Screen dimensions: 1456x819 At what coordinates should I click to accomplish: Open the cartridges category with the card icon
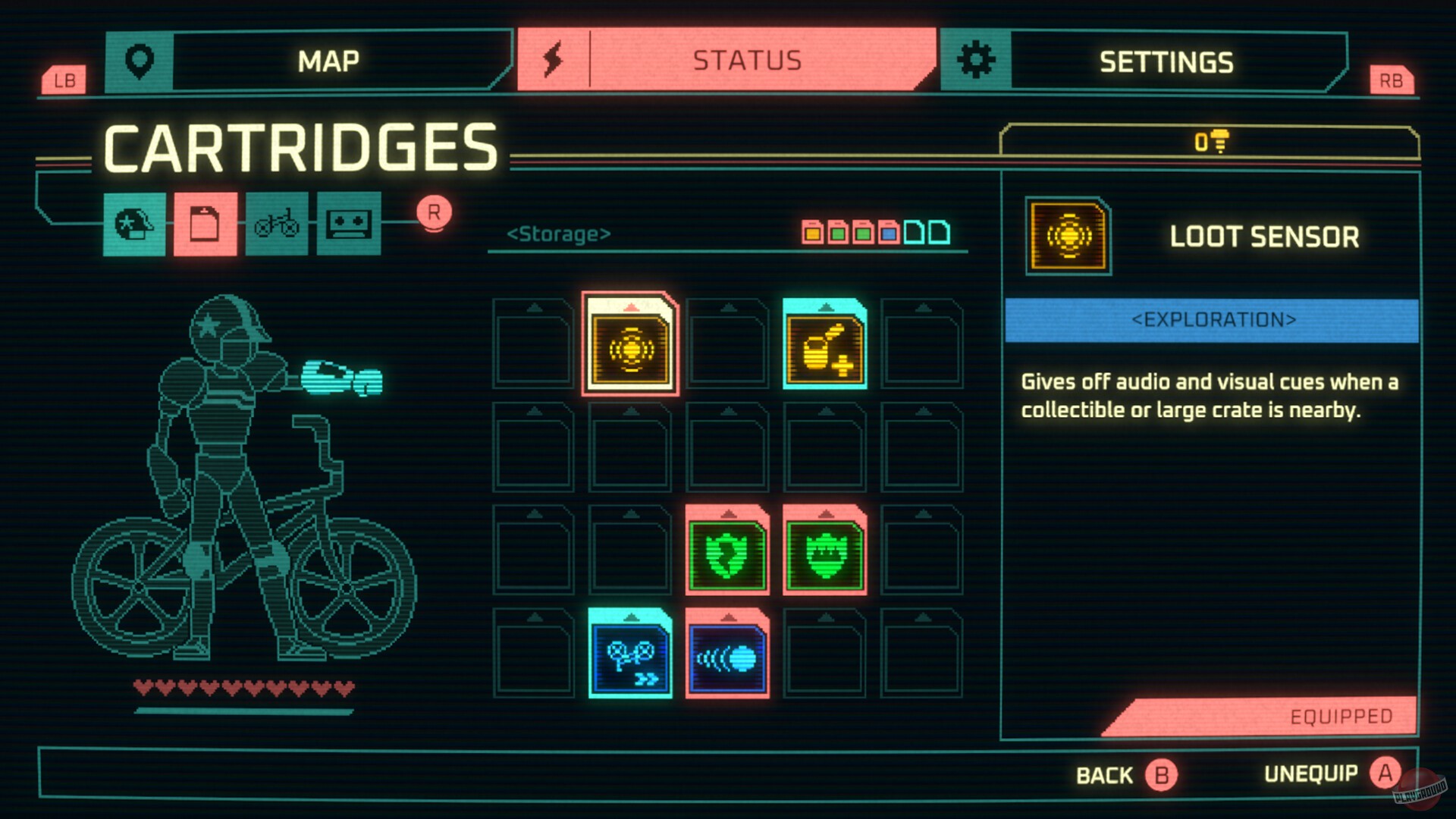coord(206,224)
